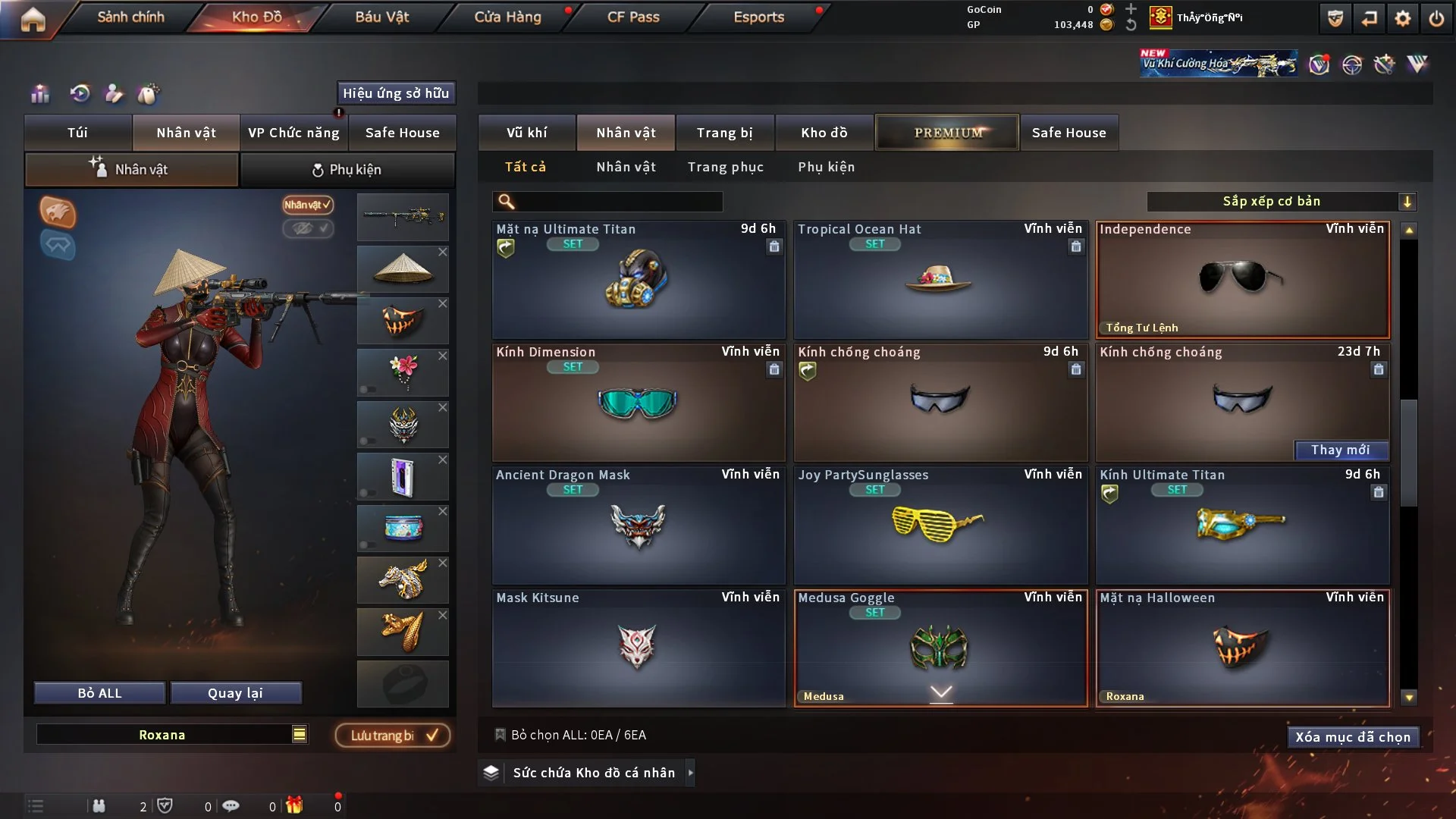Screen dimensions: 1456x819
Task: Show the Phụ kiện filter category
Action: tap(826, 167)
